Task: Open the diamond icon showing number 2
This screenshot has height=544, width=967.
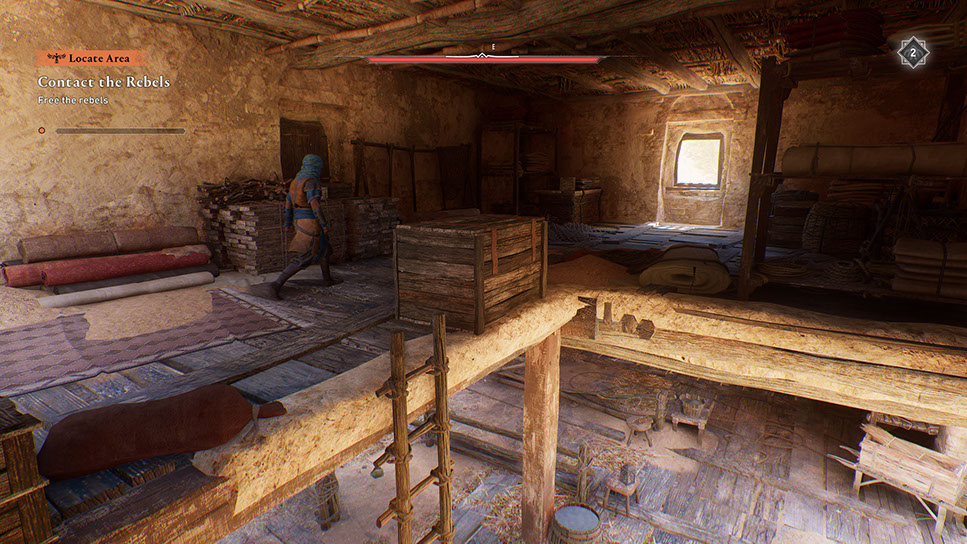Action: tap(912, 52)
